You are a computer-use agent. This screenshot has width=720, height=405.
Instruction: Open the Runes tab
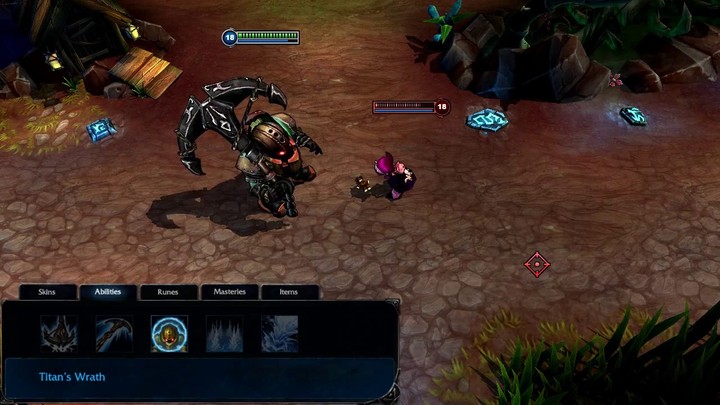(168, 292)
